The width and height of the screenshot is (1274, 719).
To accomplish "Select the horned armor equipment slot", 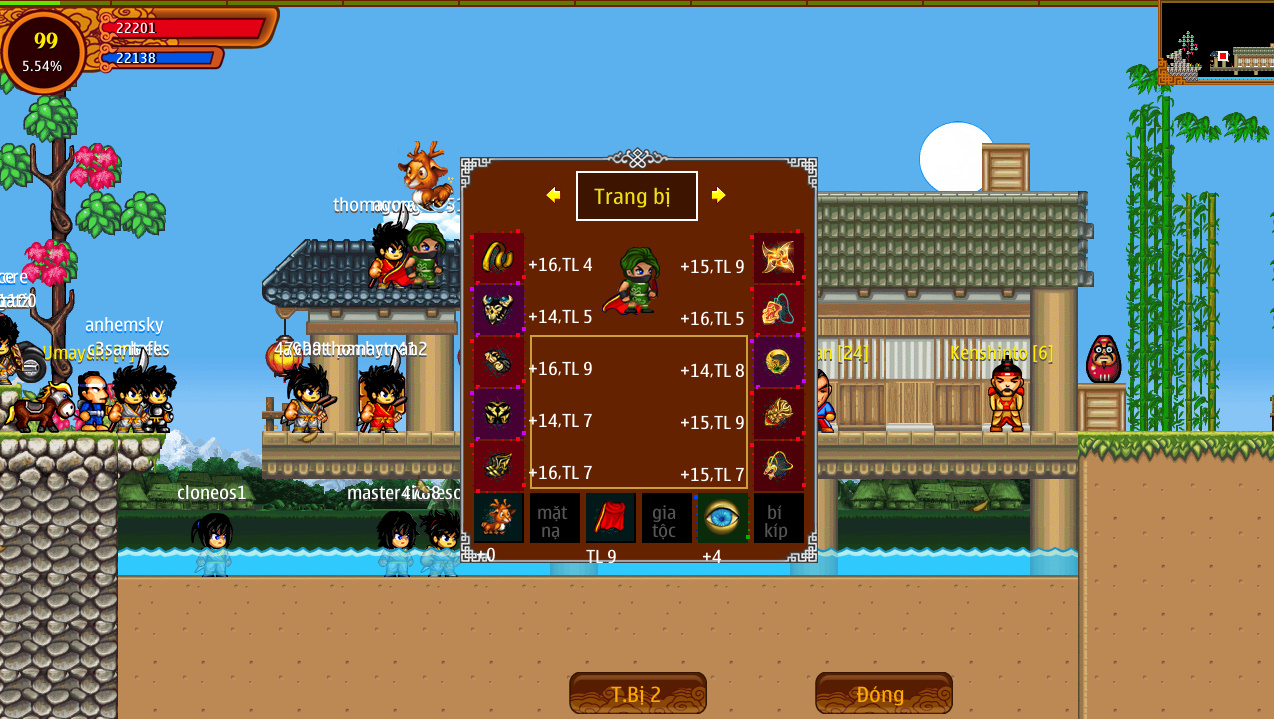I will pyautogui.click(x=499, y=310).
